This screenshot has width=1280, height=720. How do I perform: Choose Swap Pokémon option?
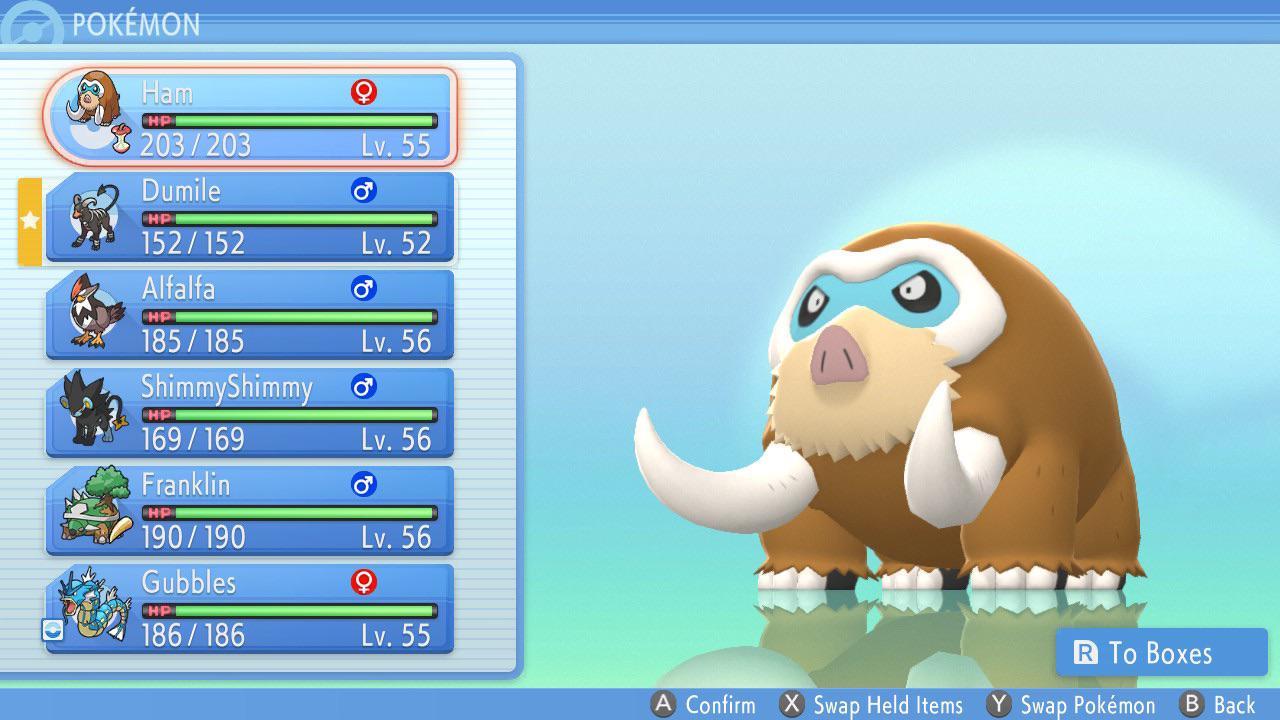click(1070, 704)
